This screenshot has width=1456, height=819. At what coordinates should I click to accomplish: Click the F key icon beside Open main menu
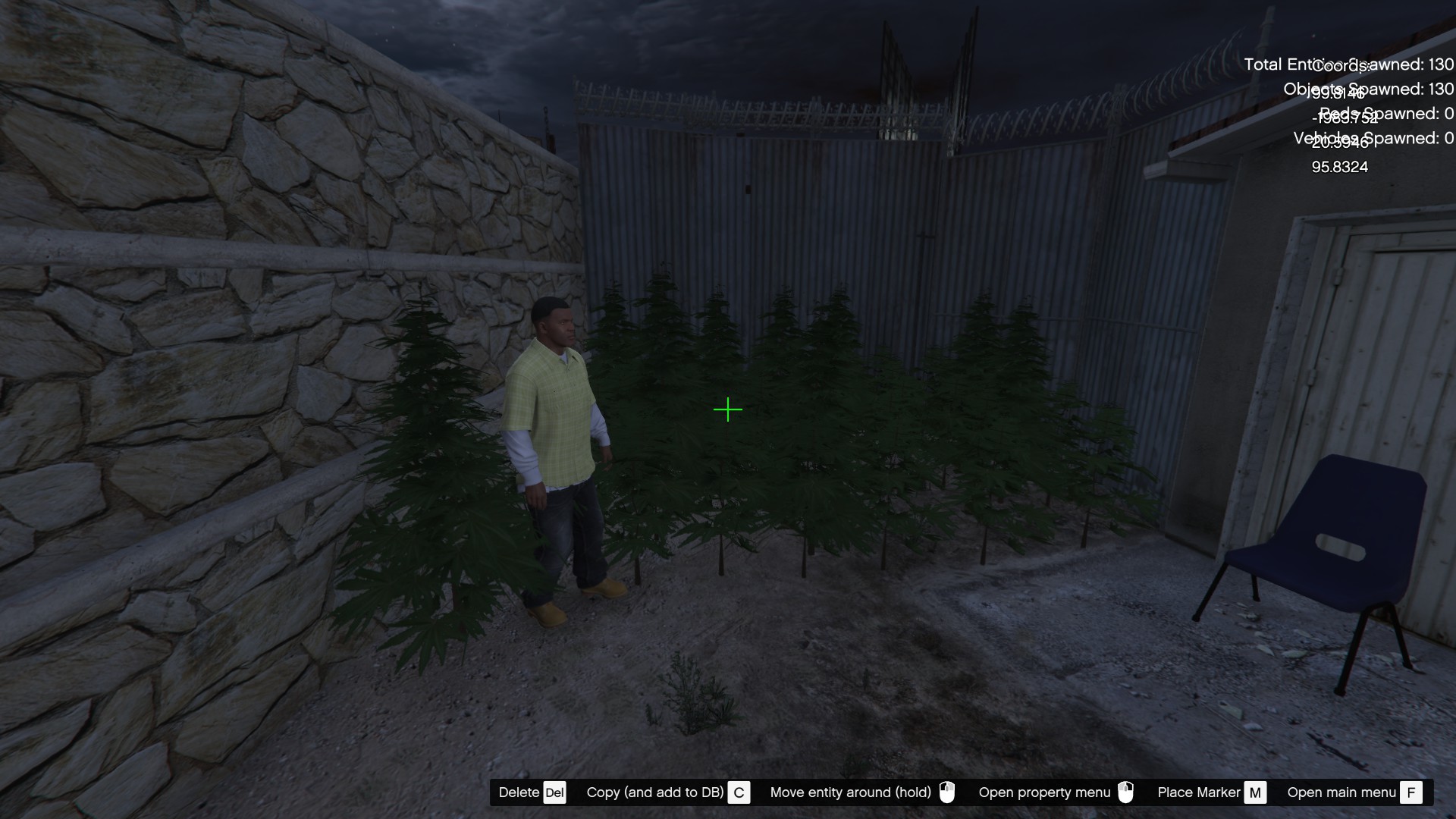click(x=1412, y=792)
